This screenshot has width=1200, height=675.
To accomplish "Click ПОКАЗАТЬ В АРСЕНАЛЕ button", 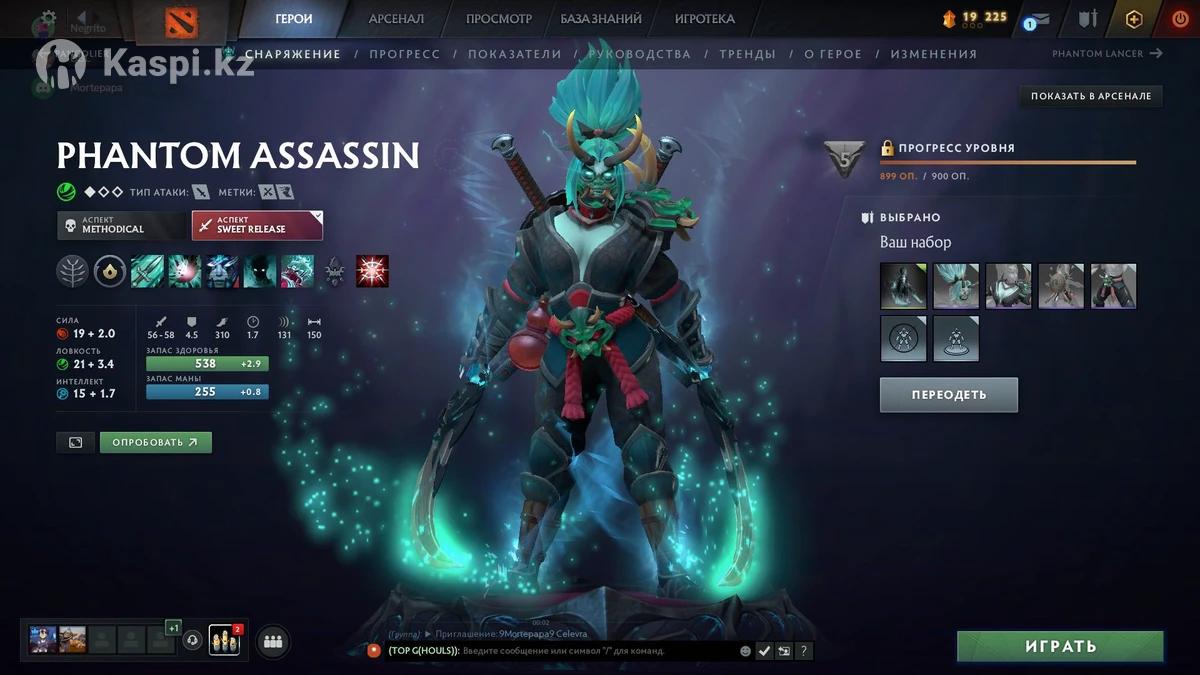I will 1091,96.
